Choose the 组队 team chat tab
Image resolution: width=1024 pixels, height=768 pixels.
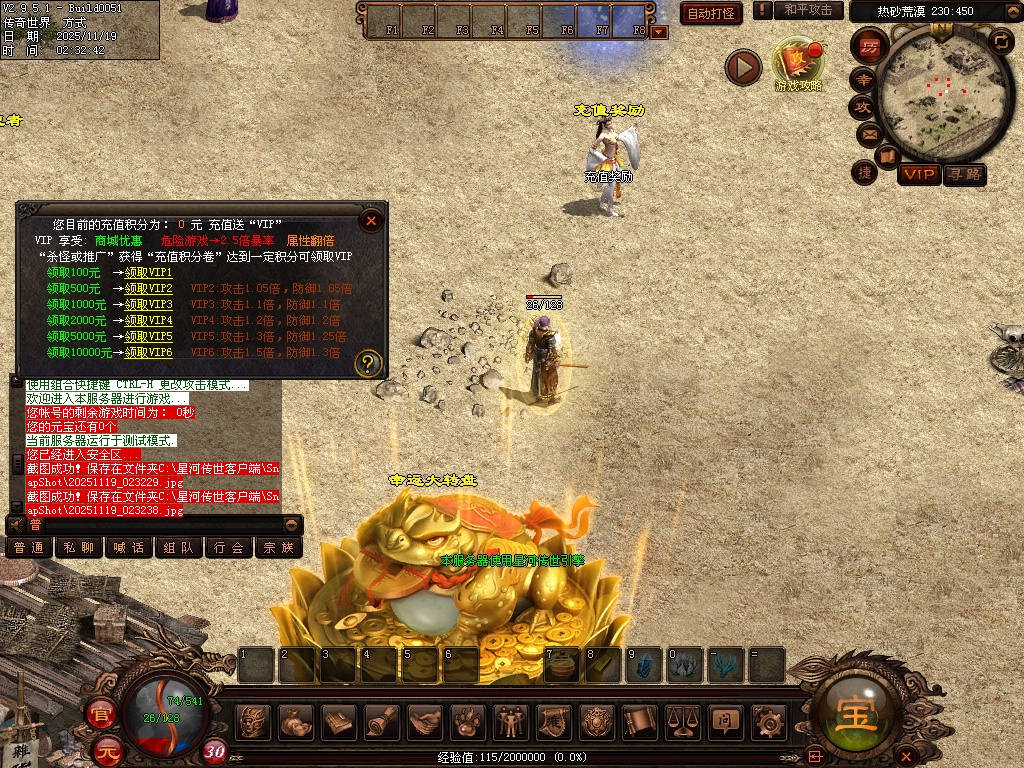point(179,547)
